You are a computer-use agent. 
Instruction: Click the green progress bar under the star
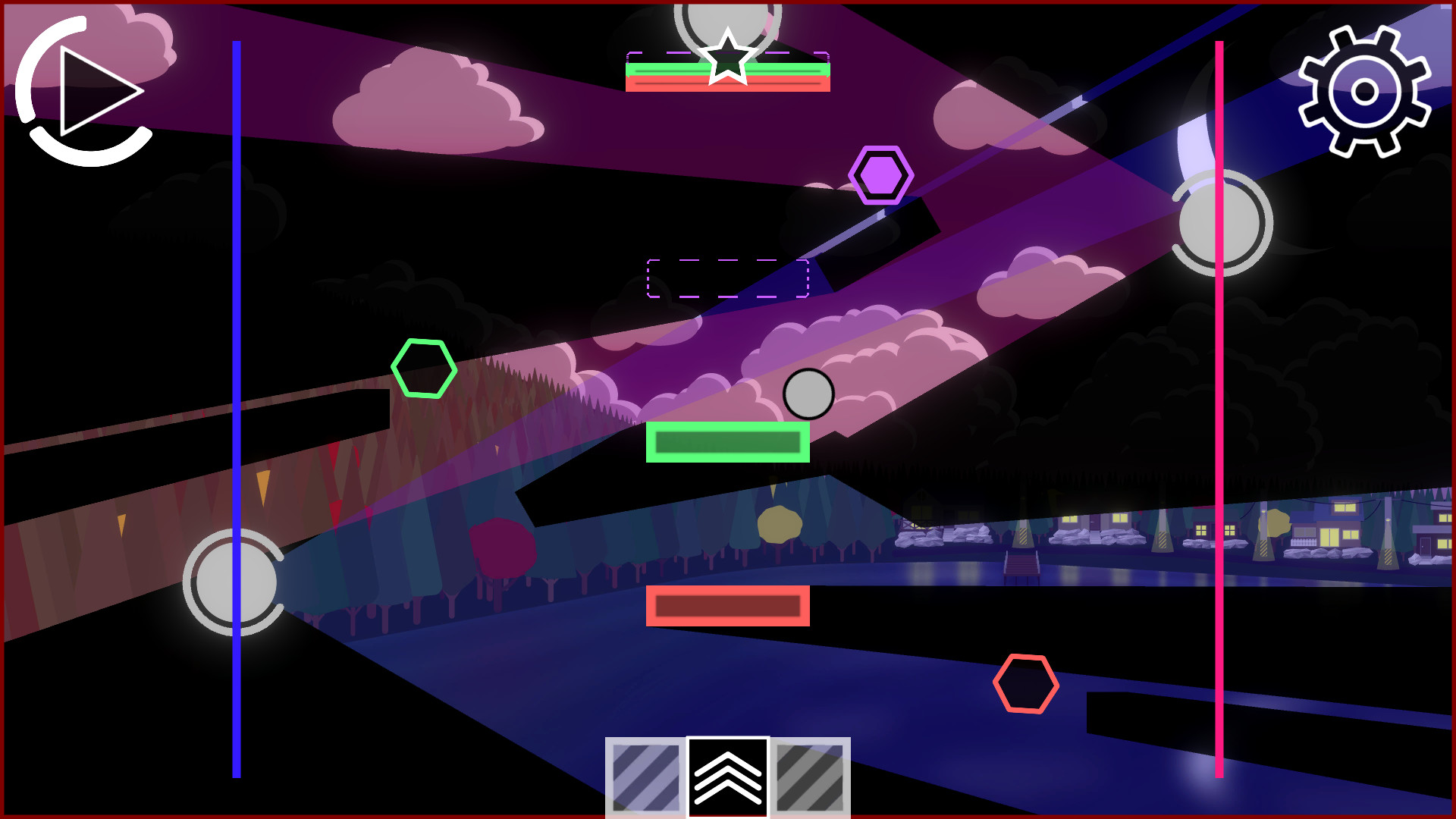coord(726,71)
